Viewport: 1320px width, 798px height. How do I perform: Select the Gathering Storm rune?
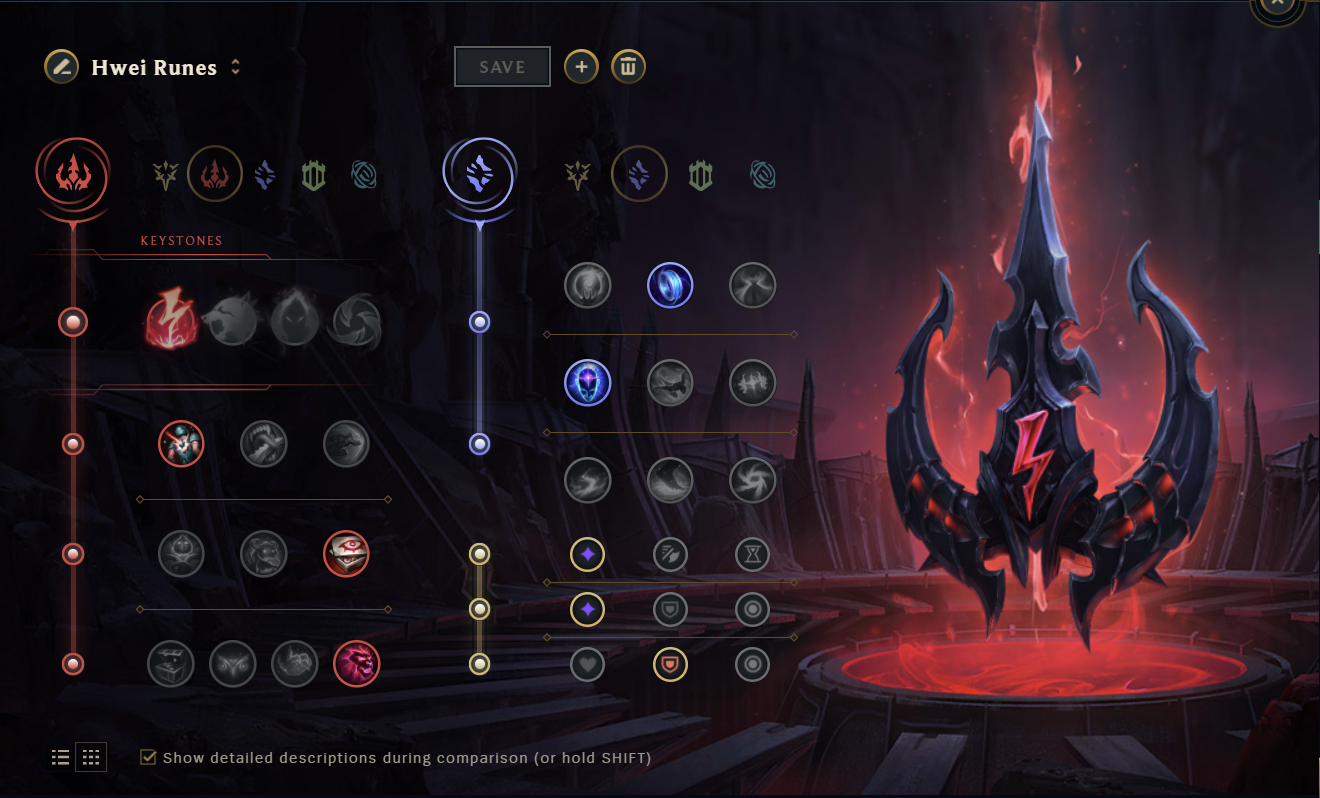pyautogui.click(x=752, y=480)
